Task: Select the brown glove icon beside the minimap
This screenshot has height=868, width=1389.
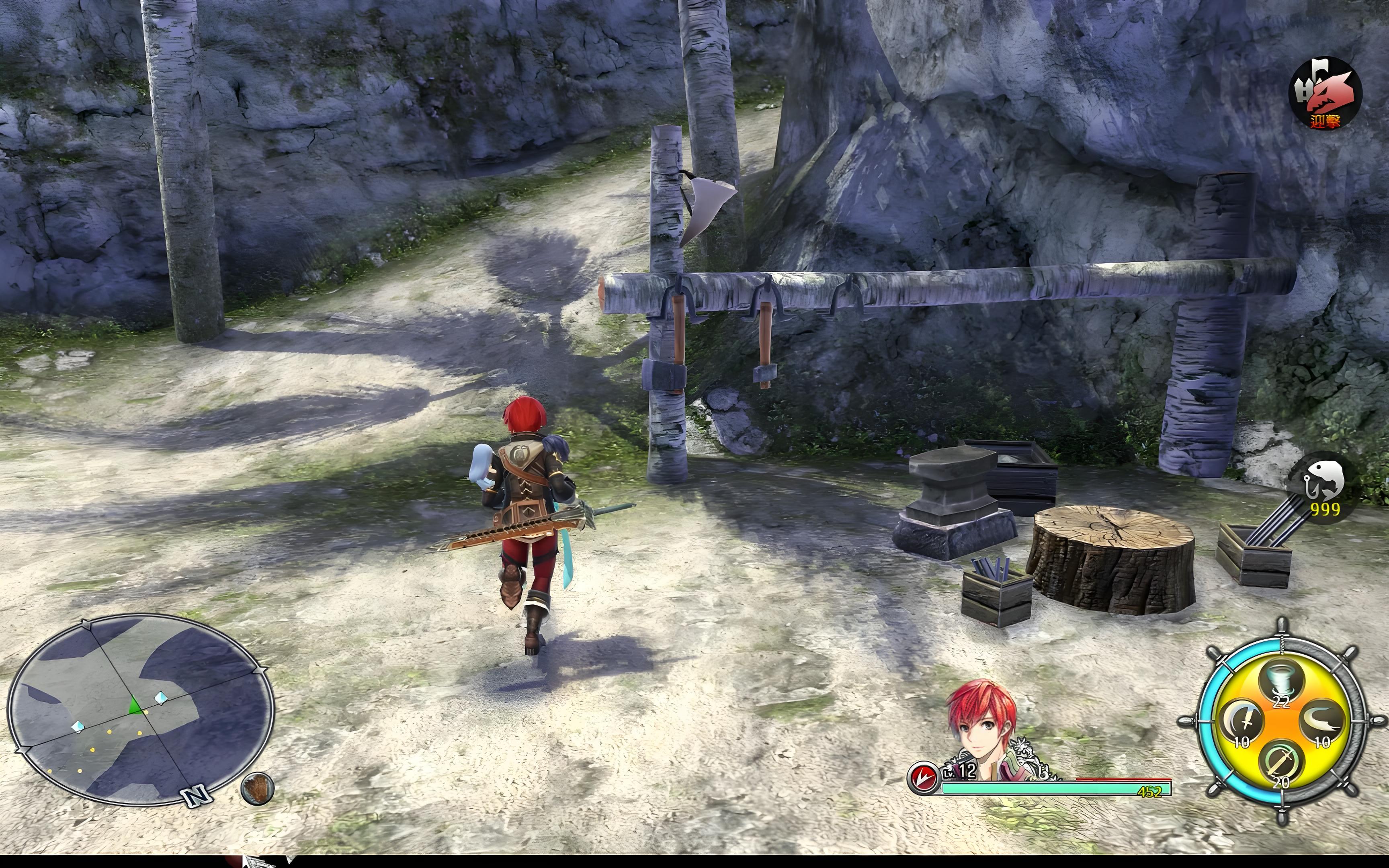Action: click(257, 788)
